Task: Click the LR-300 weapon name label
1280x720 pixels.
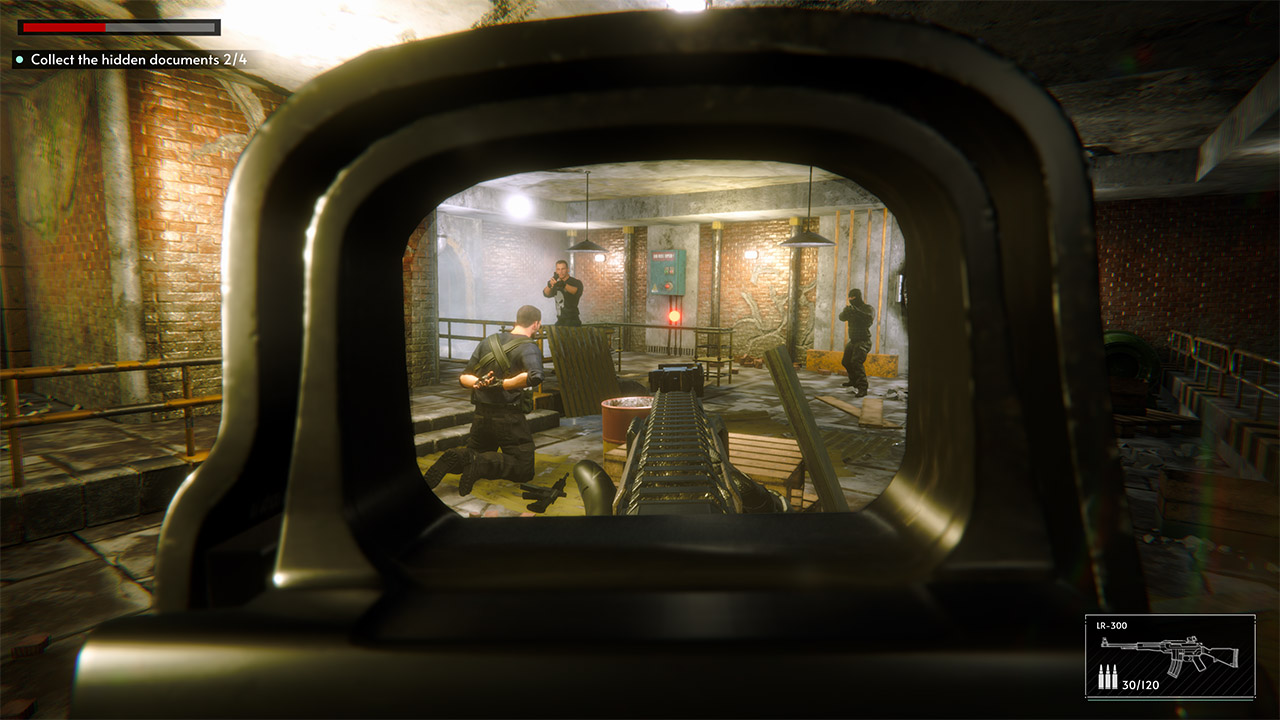Action: [1111, 627]
